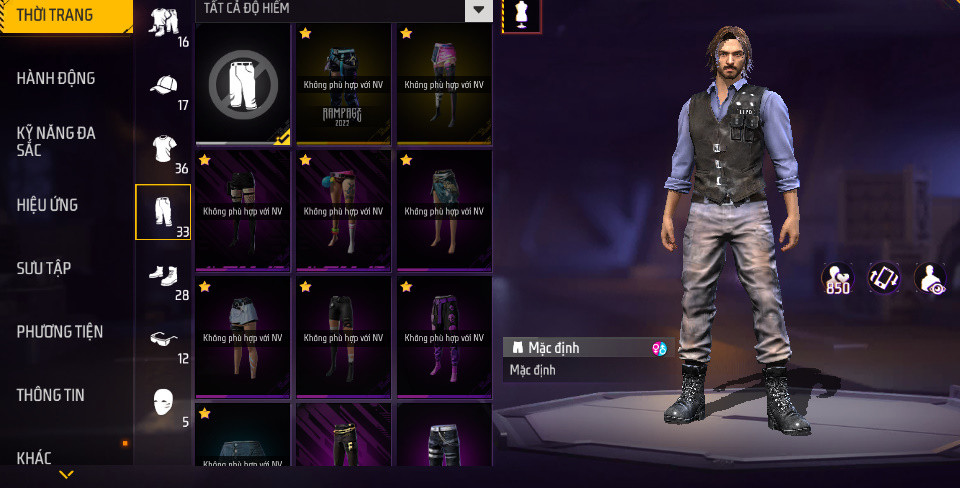Open the PHƯƠNG TIỆN menu entry

pos(60,331)
